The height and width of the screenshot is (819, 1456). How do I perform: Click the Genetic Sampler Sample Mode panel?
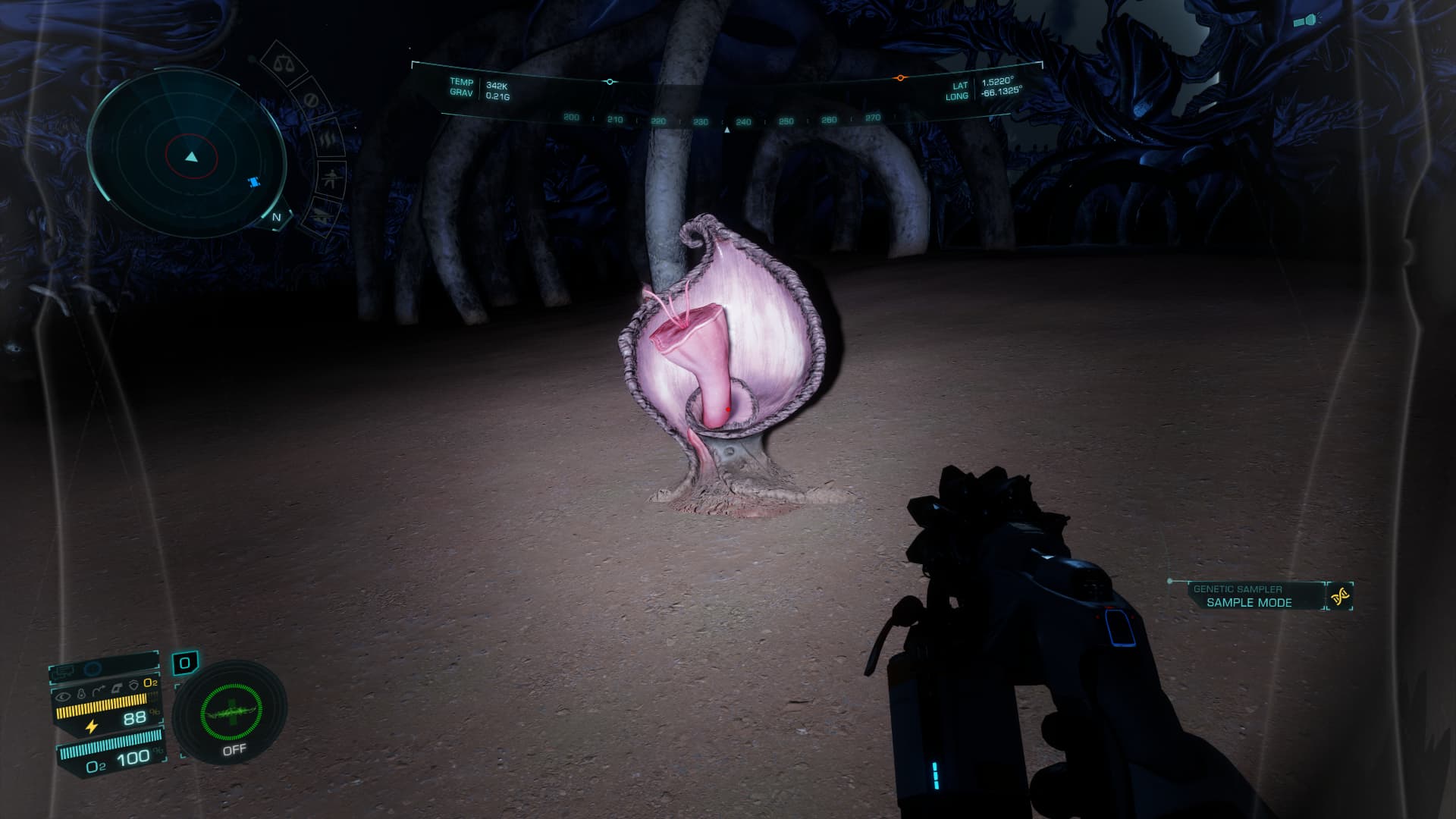1248,596
